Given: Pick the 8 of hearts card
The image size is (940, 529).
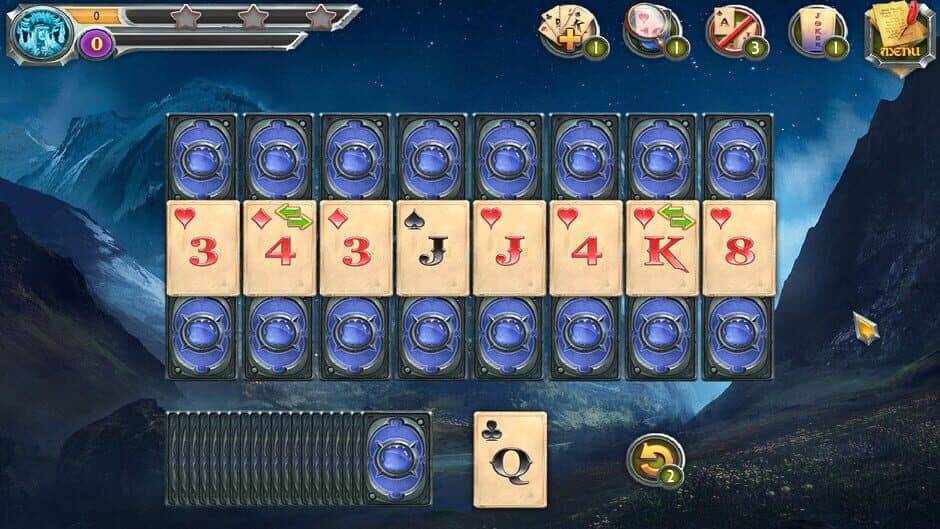Looking at the screenshot, I should (739, 248).
